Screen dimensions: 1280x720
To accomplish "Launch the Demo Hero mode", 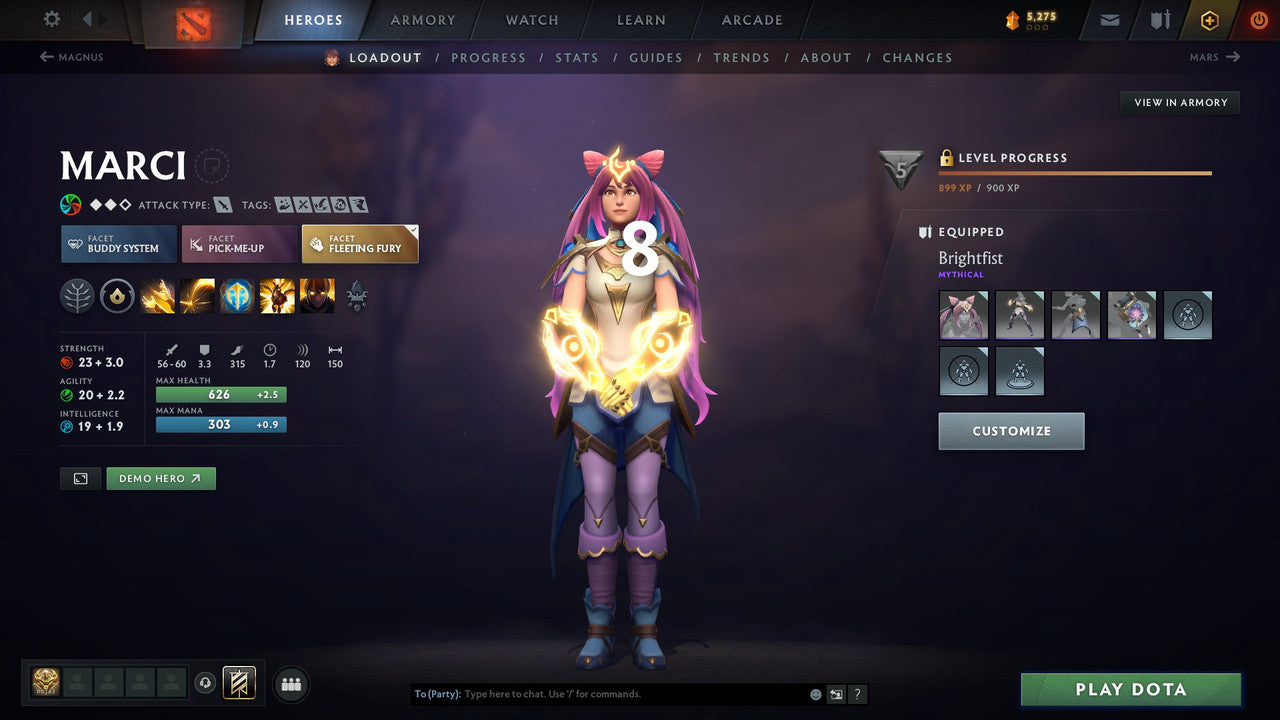I will pyautogui.click(x=160, y=479).
